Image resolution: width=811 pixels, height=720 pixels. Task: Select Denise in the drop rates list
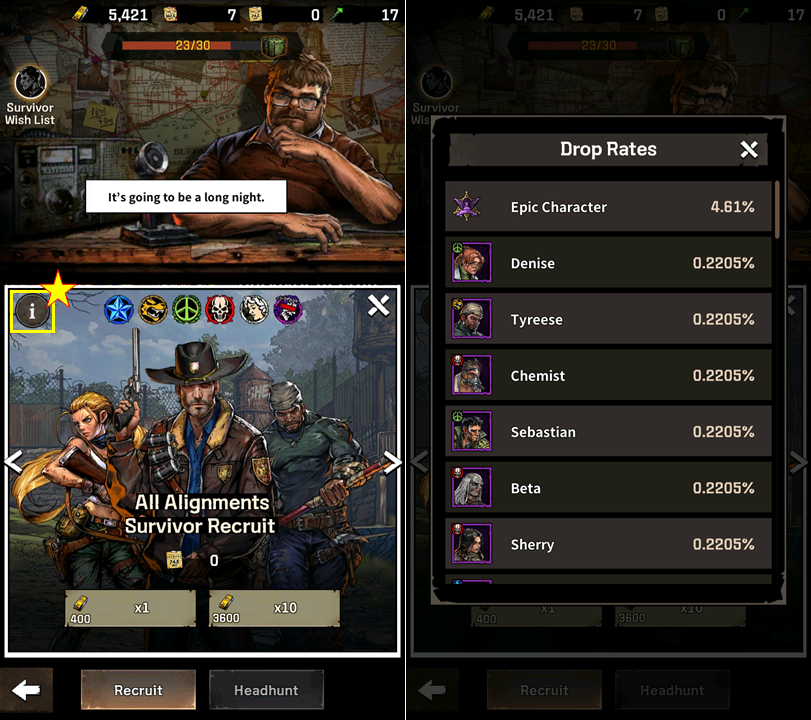608,263
